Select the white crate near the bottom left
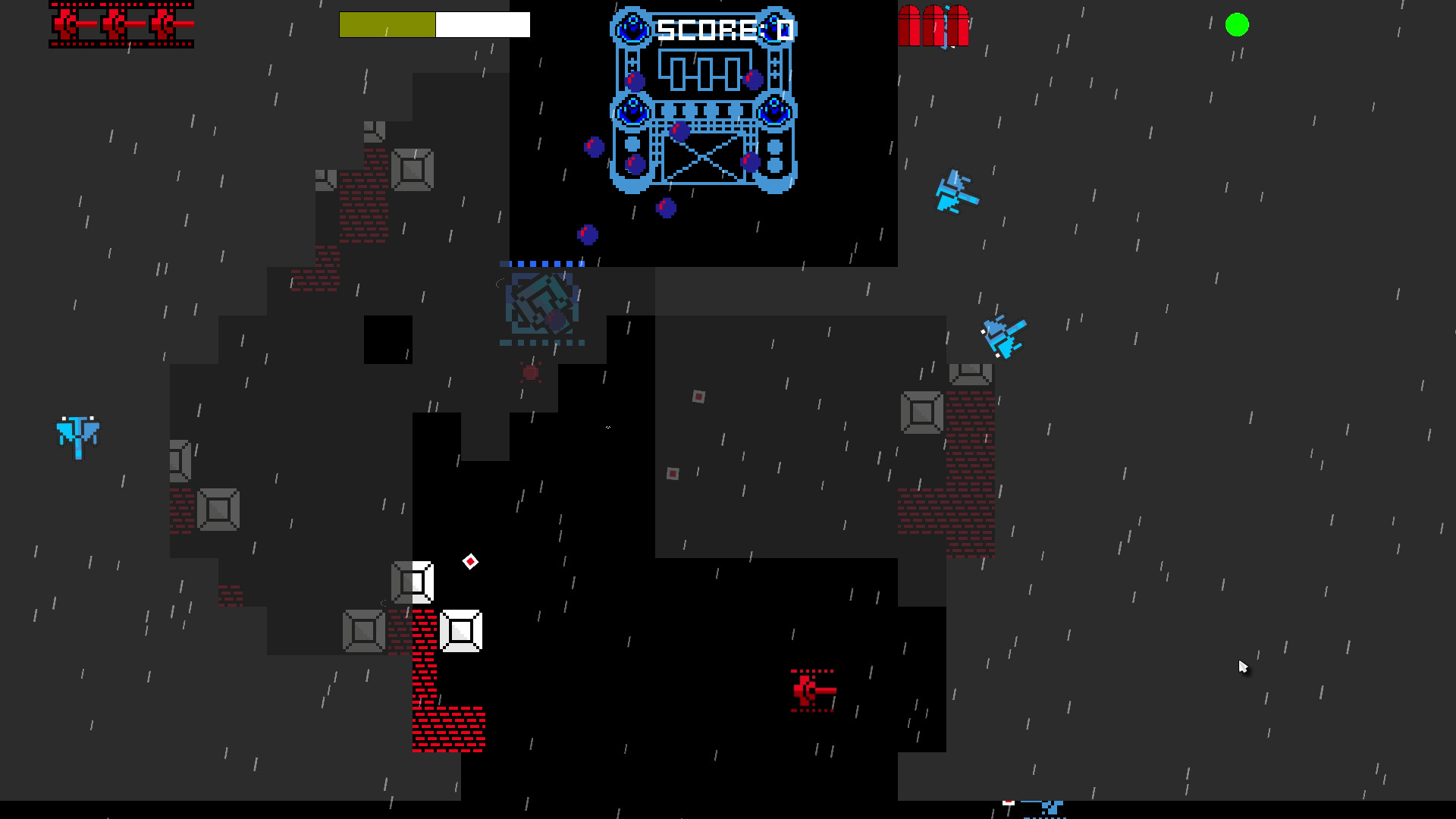This screenshot has width=1456, height=819. tap(460, 631)
